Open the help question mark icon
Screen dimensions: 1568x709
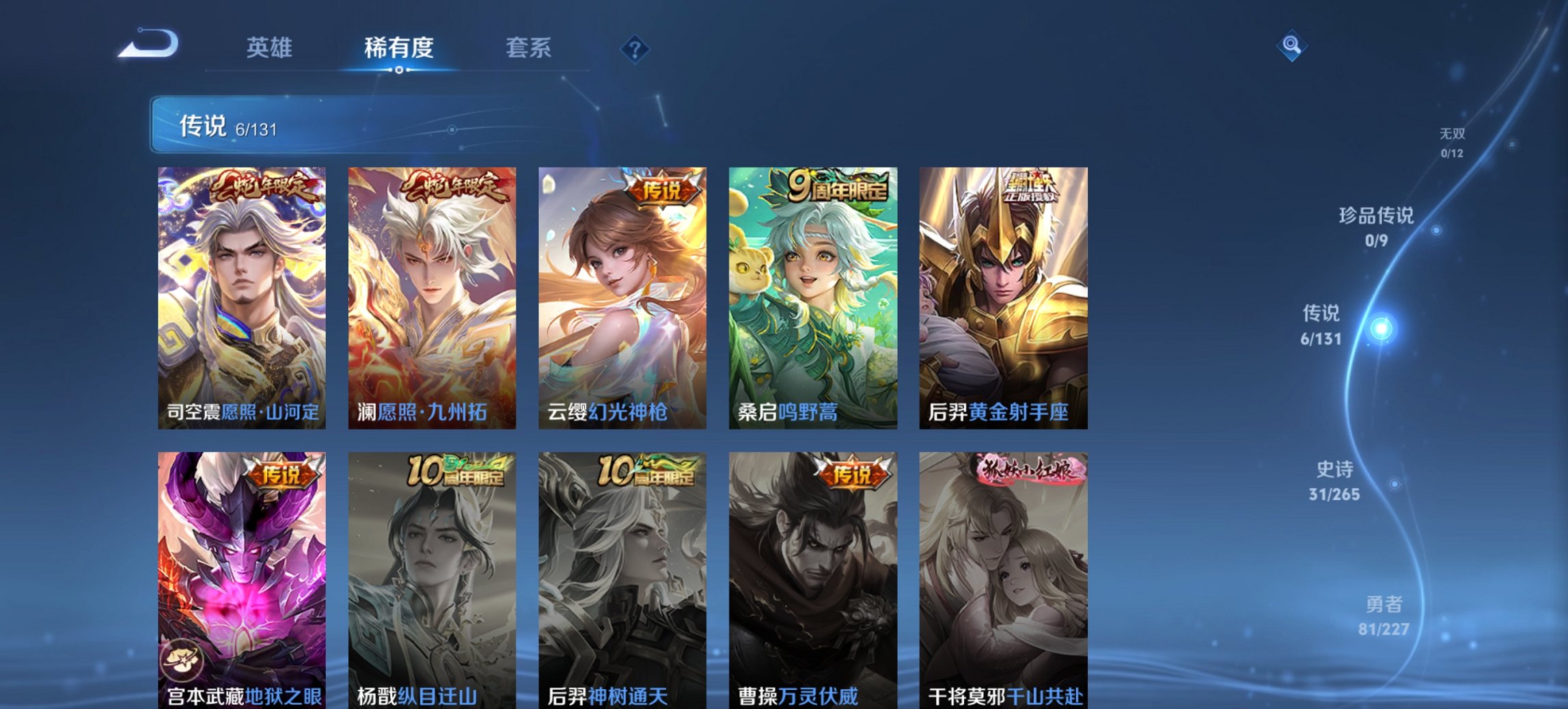coord(635,49)
